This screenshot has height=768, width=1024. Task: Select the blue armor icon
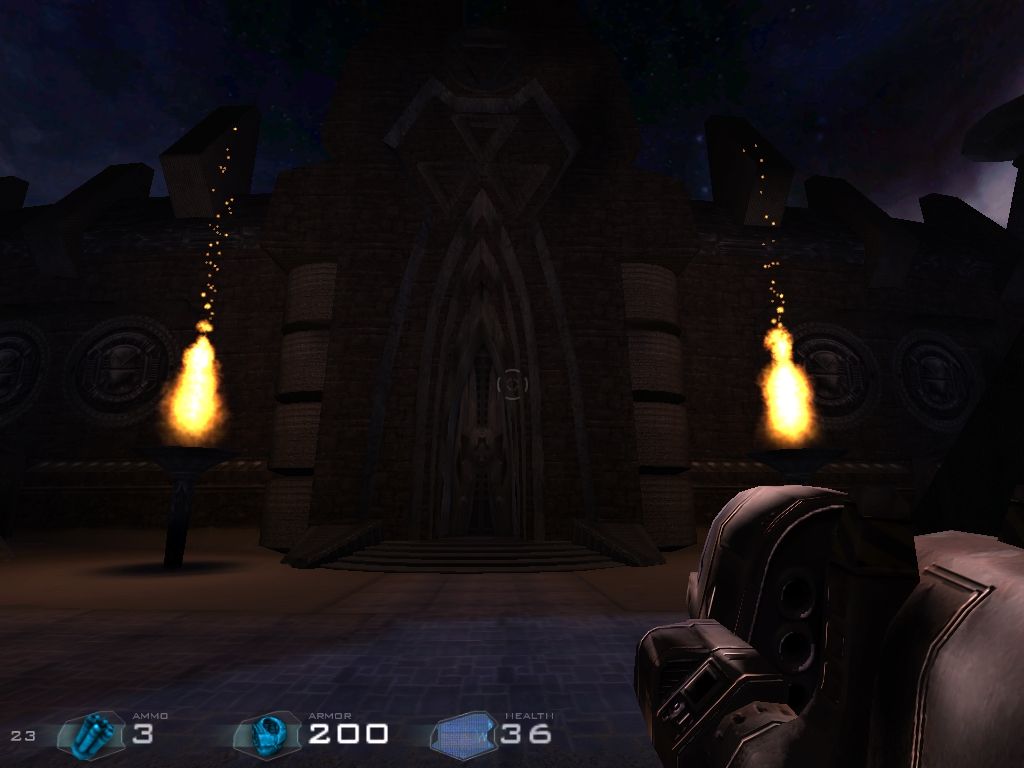click(267, 735)
